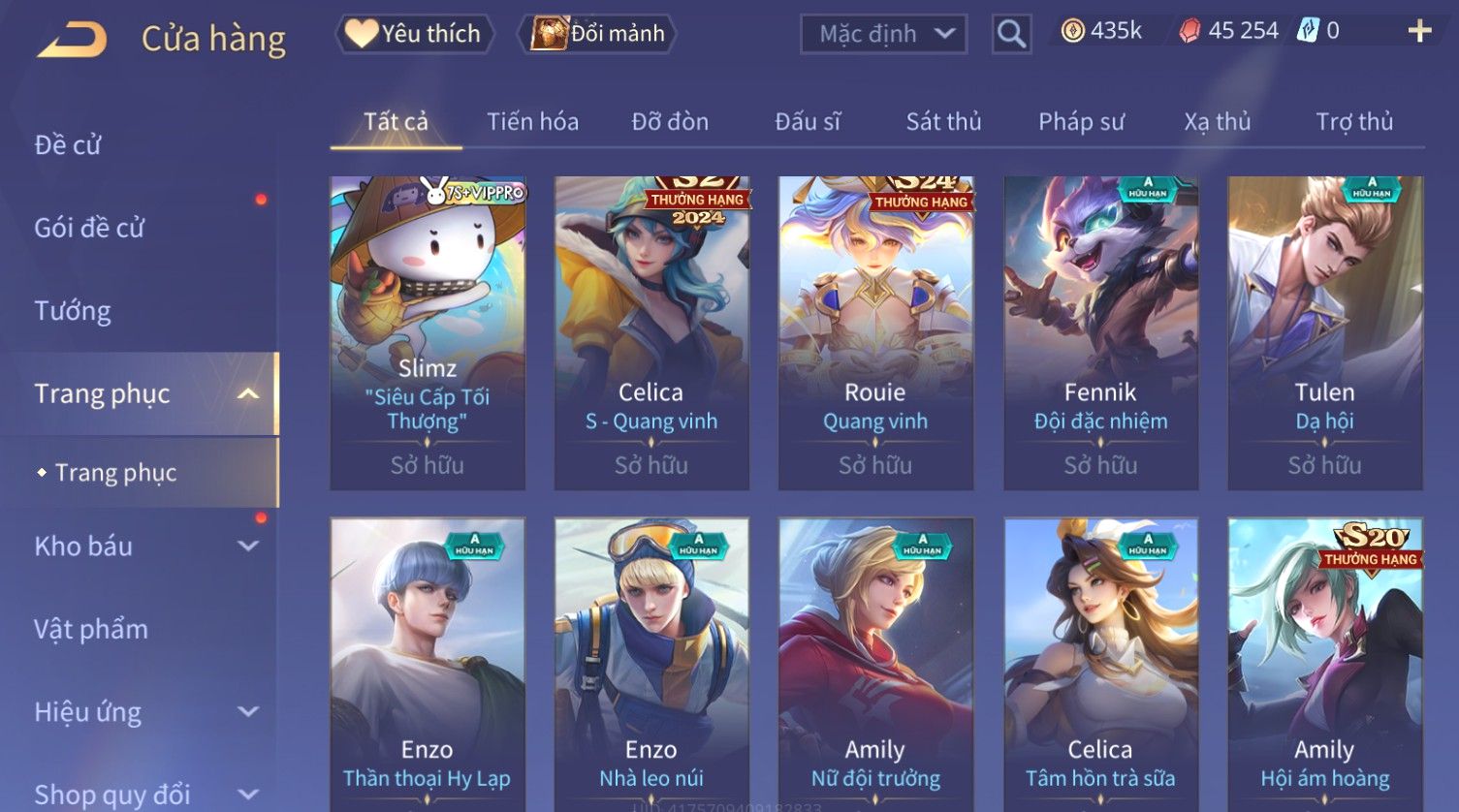Filter skins by Sát thủ
This screenshot has height=812, width=1459.
coord(943,122)
